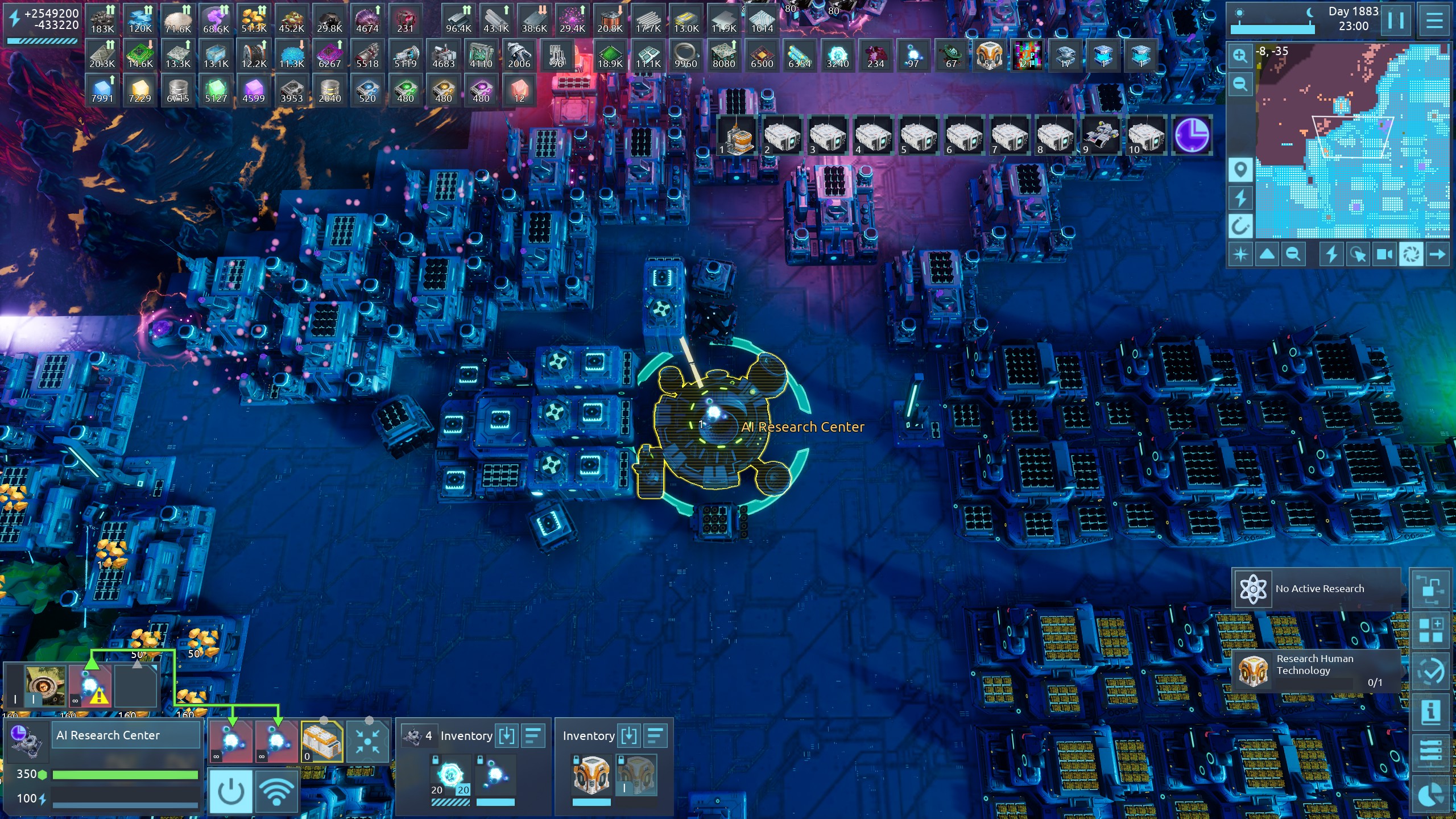Viewport: 1456px width, 819px height.
Task: Open the Research Human Technology objective
Action: coord(1317,671)
